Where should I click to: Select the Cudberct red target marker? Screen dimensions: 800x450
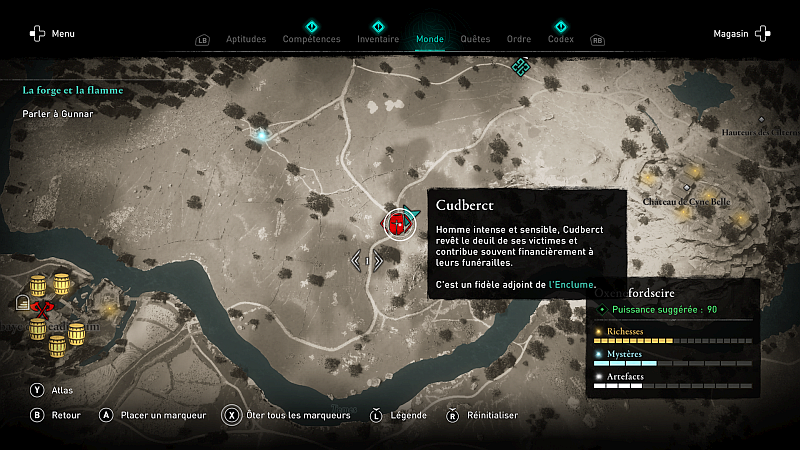pos(398,223)
